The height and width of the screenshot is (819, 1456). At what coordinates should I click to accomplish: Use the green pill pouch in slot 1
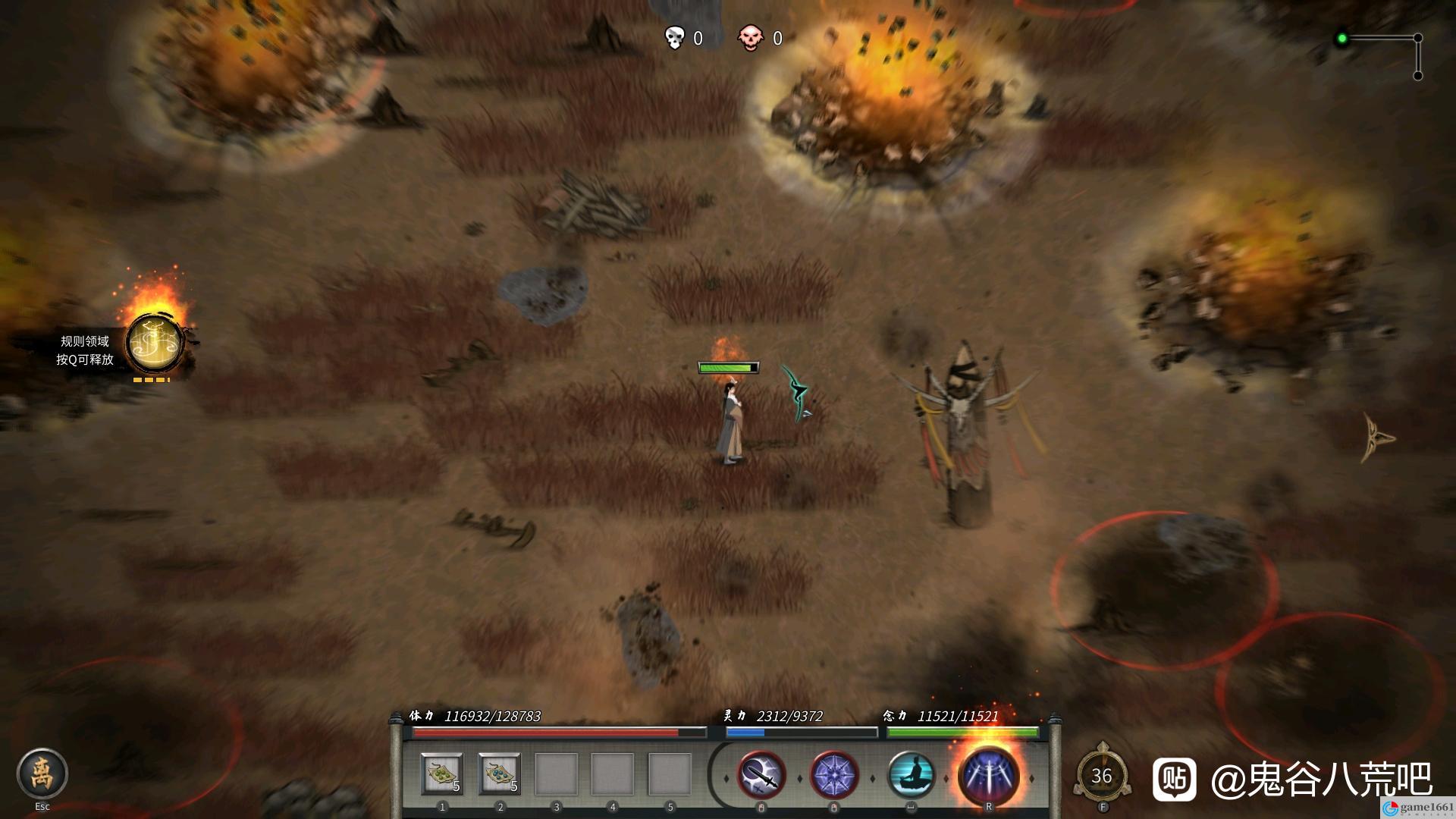442,774
